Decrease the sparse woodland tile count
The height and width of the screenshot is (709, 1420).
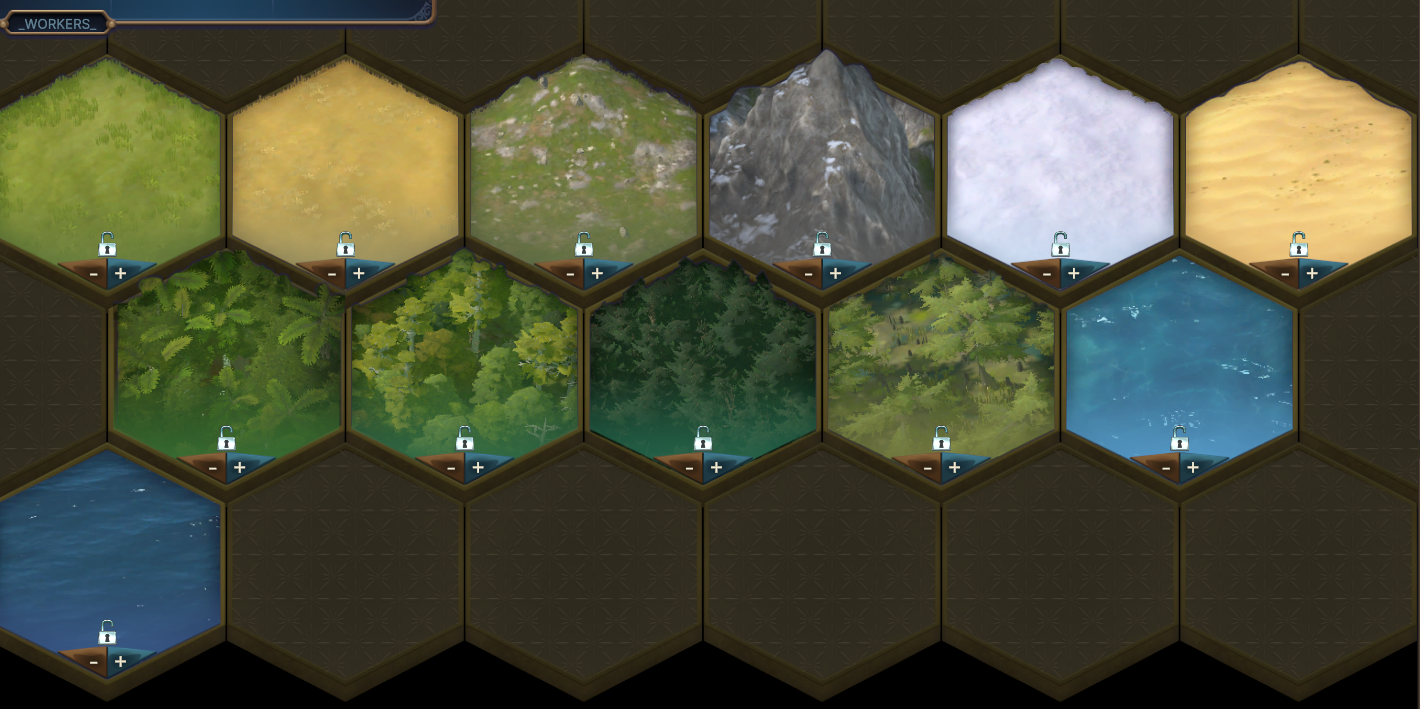(x=927, y=467)
